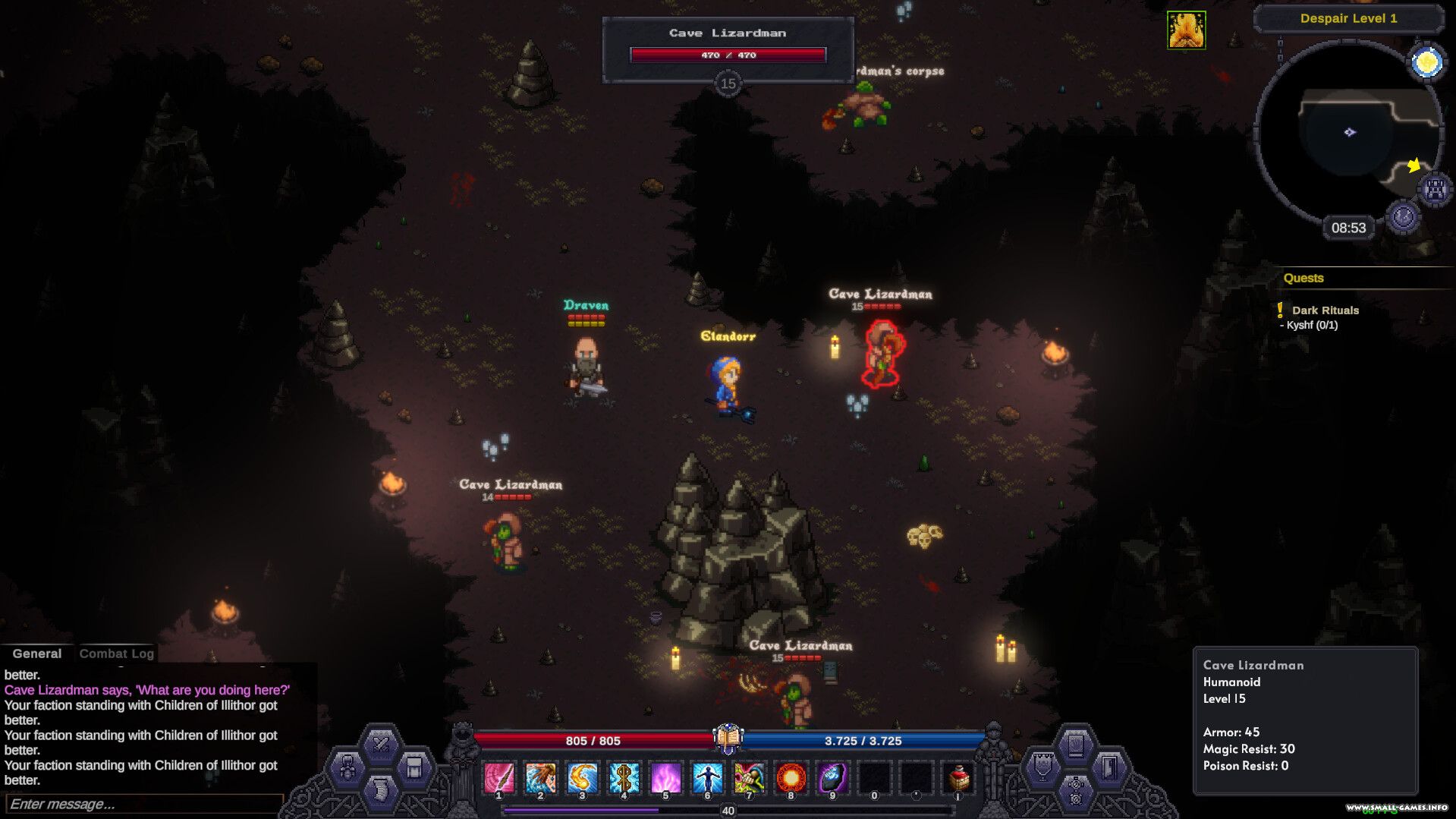Activate the purple flame ability

[x=665, y=777]
